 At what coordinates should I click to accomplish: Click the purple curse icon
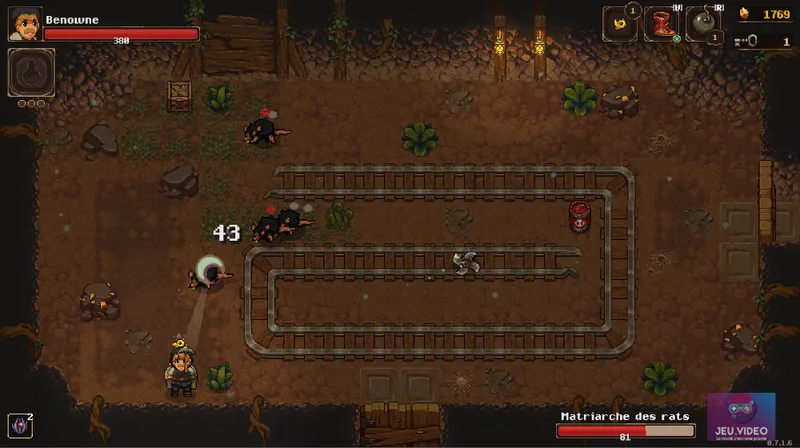point(19,426)
